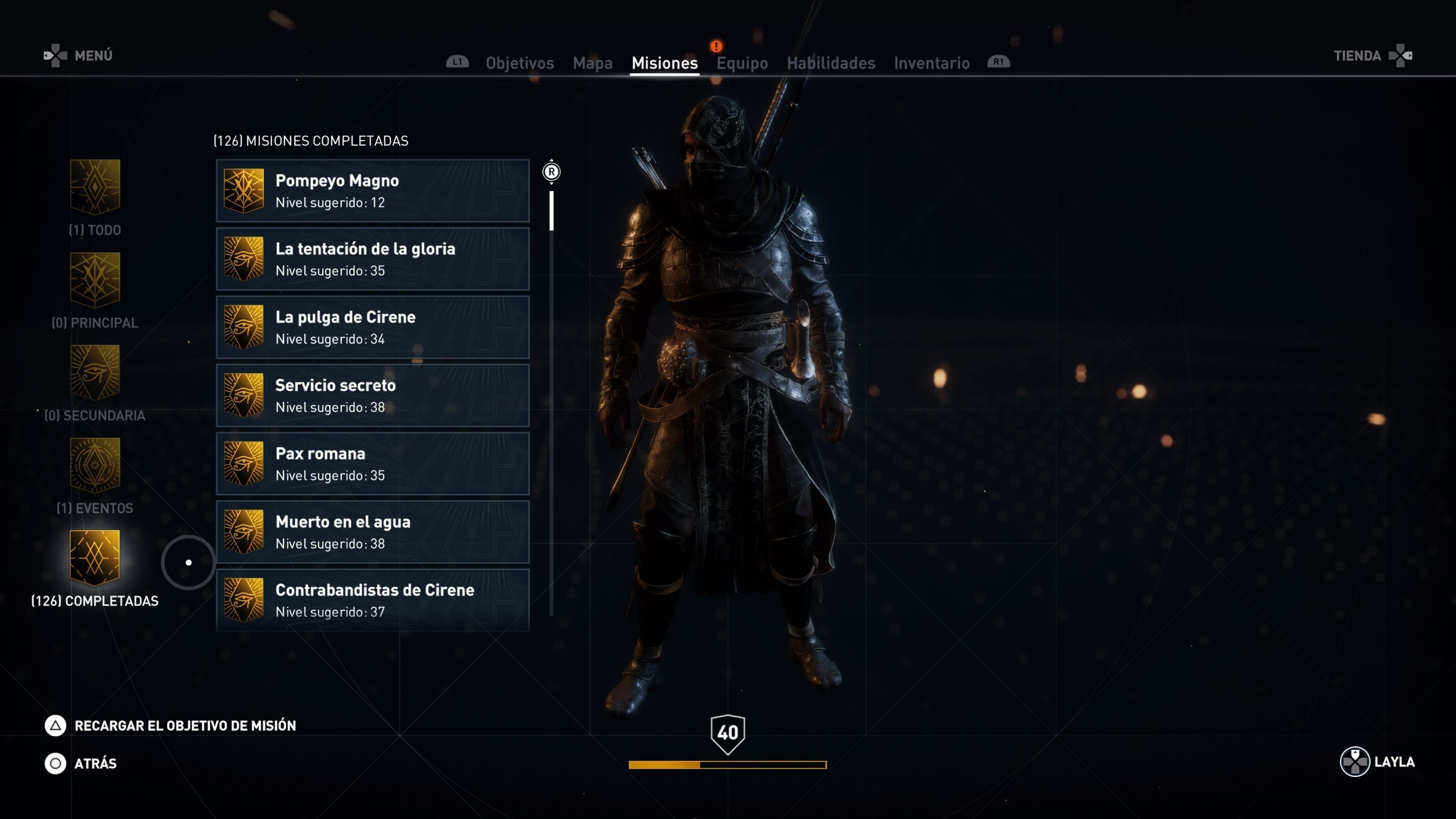
Task: Show the Inventario tab
Action: coord(932,63)
